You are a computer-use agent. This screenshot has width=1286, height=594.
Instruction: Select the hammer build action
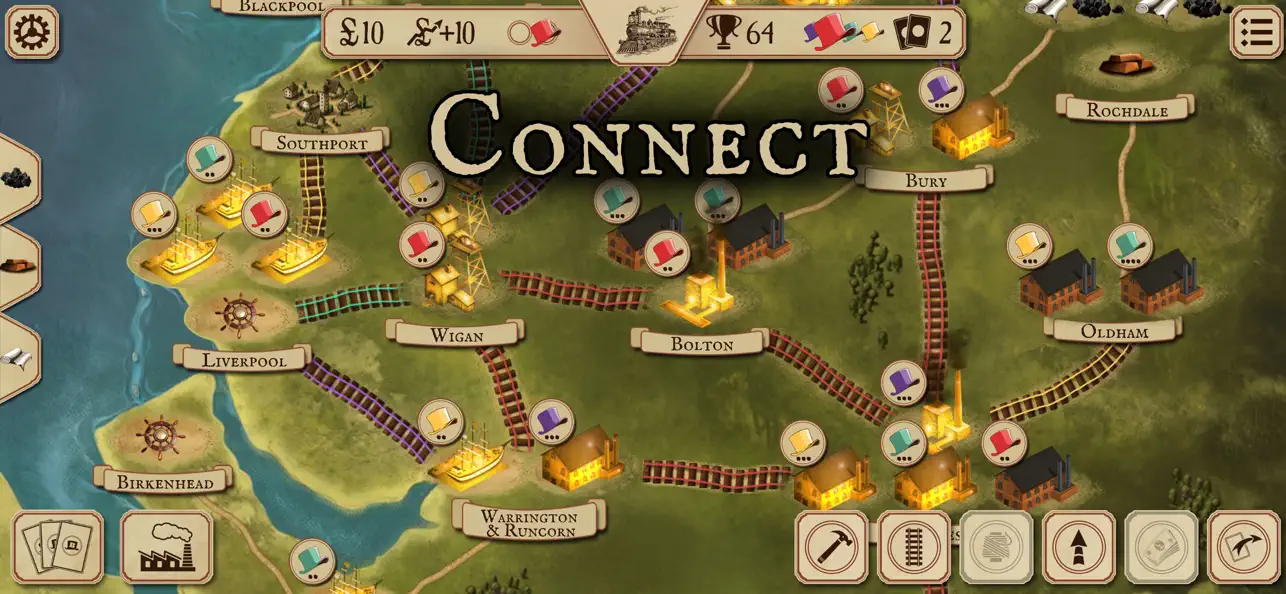coord(831,547)
